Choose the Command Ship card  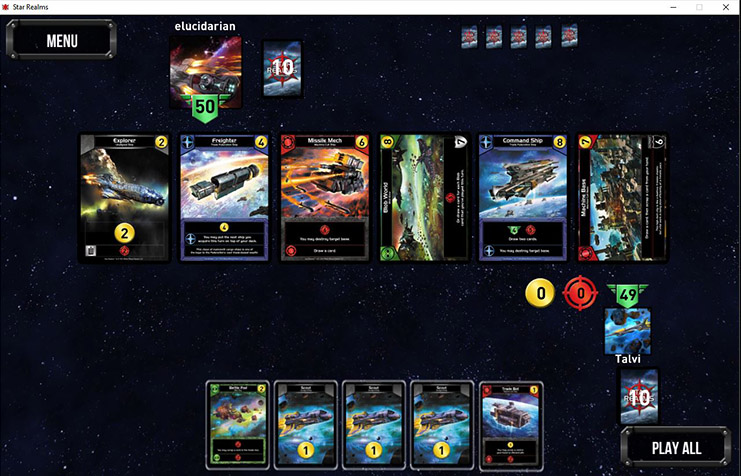(524, 197)
